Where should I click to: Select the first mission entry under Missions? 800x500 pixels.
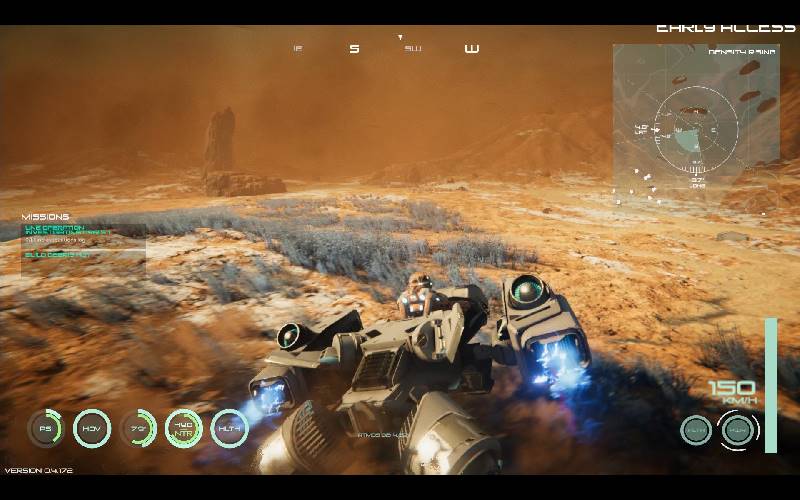[x=66, y=231]
